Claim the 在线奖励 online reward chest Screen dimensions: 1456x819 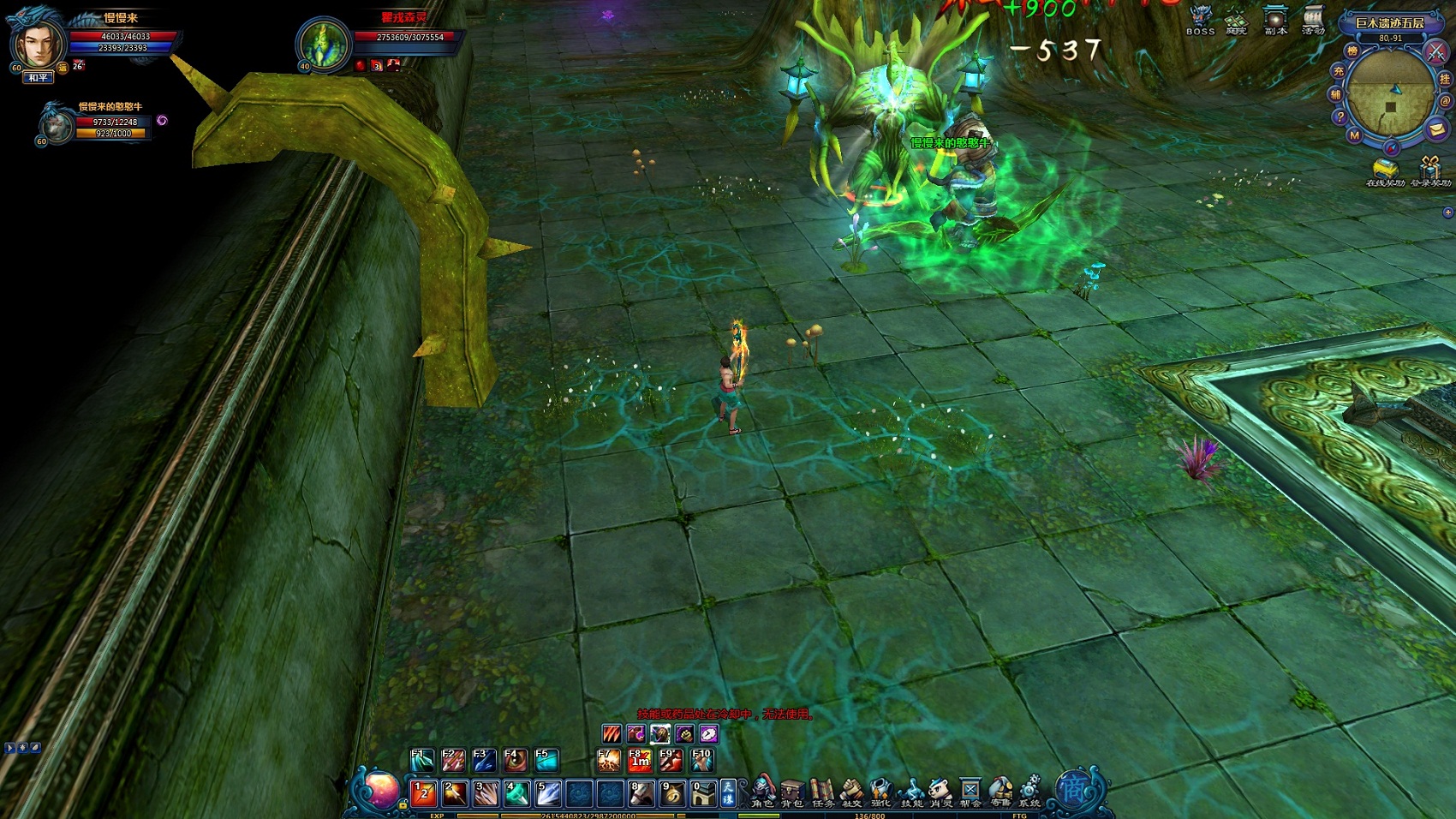[x=1384, y=170]
